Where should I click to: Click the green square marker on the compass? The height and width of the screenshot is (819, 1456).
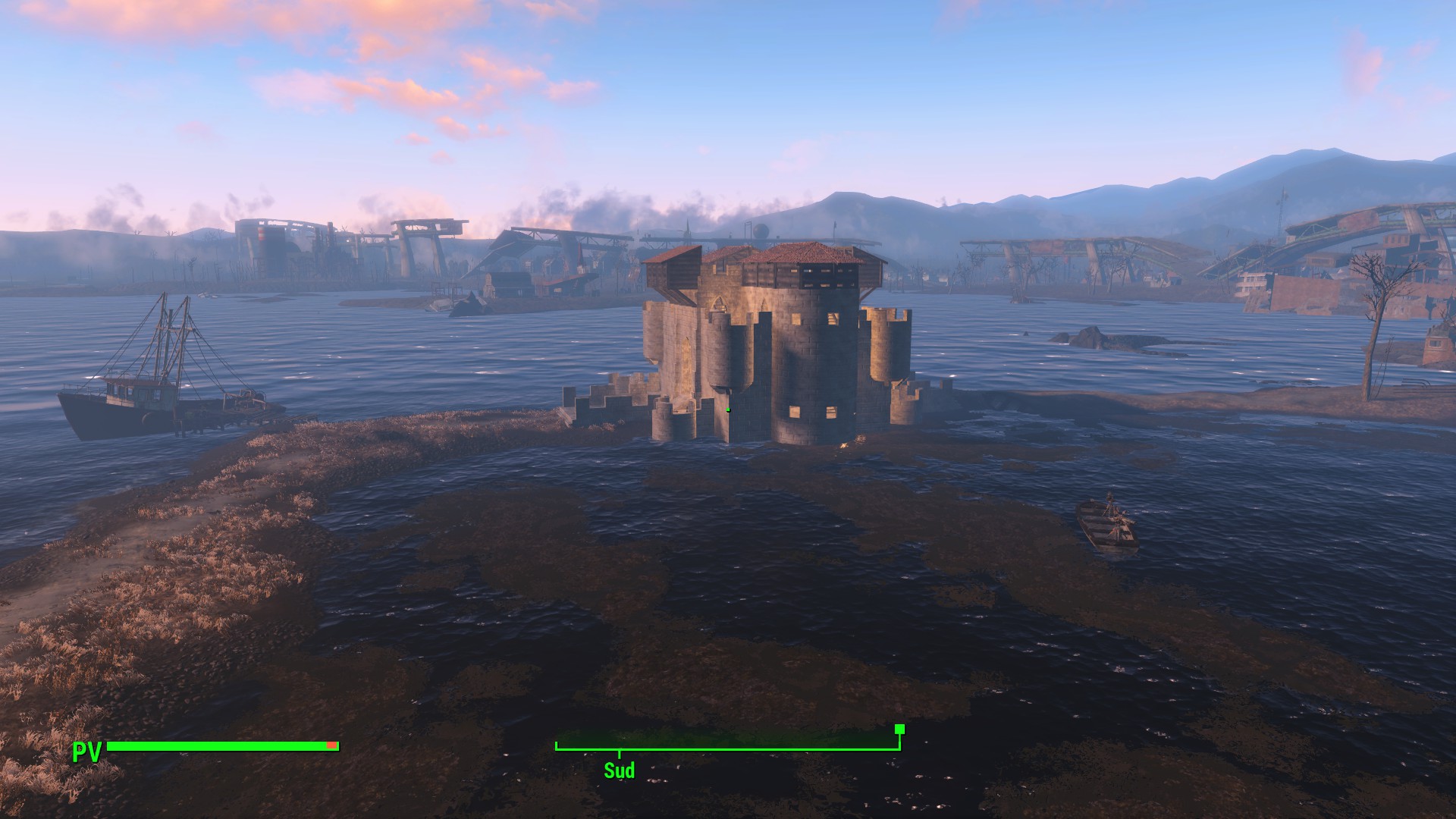[x=899, y=729]
